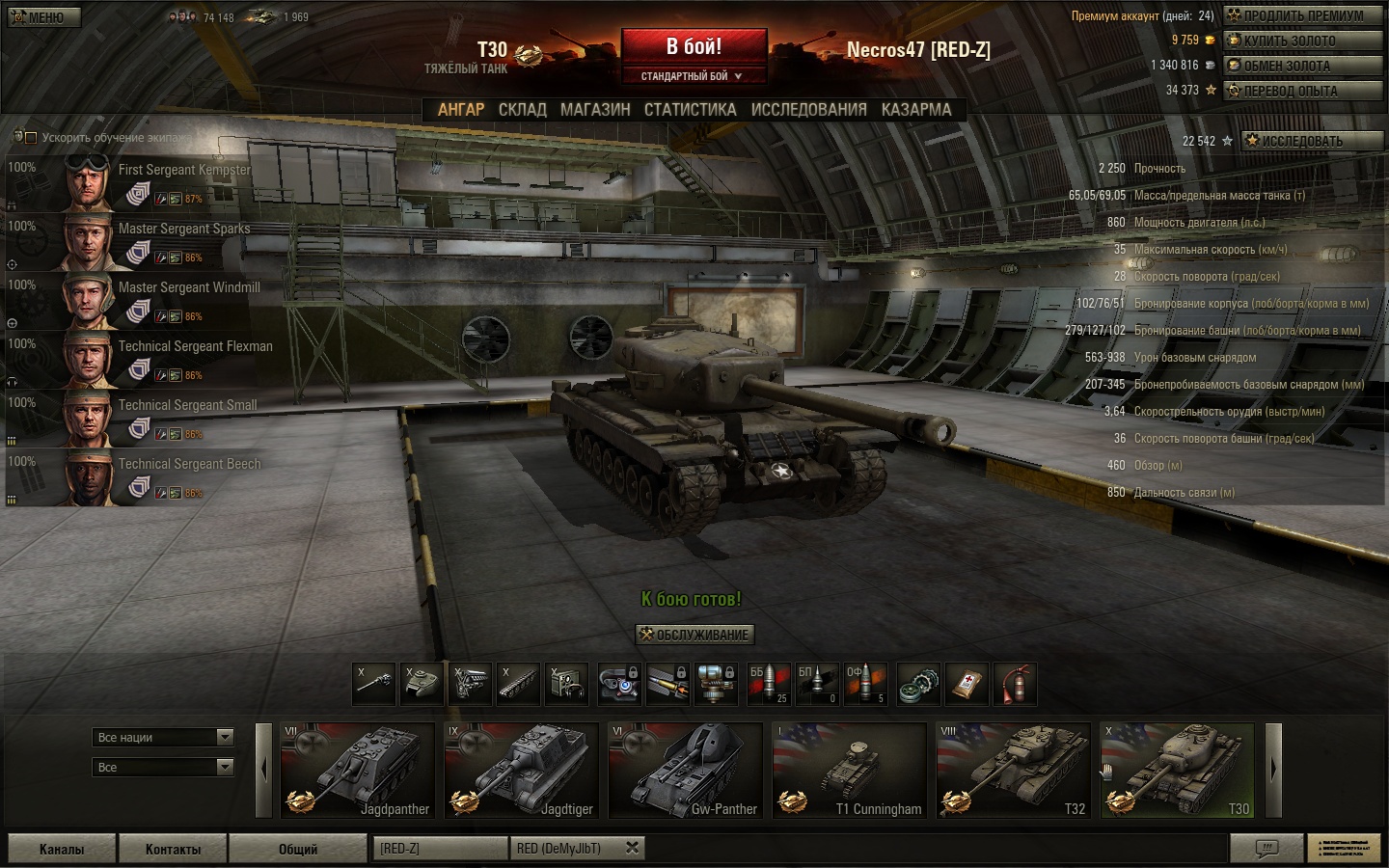Open the МАГАЗИН tab
This screenshot has width=1389, height=868.
(x=595, y=110)
